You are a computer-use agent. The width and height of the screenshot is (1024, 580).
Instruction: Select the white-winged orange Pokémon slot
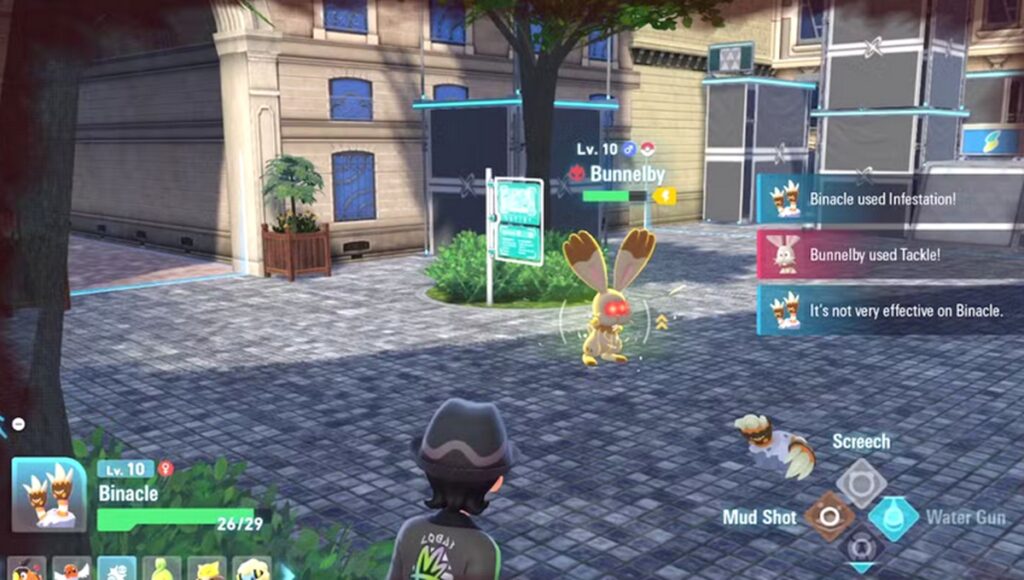pyautogui.click(x=72, y=571)
